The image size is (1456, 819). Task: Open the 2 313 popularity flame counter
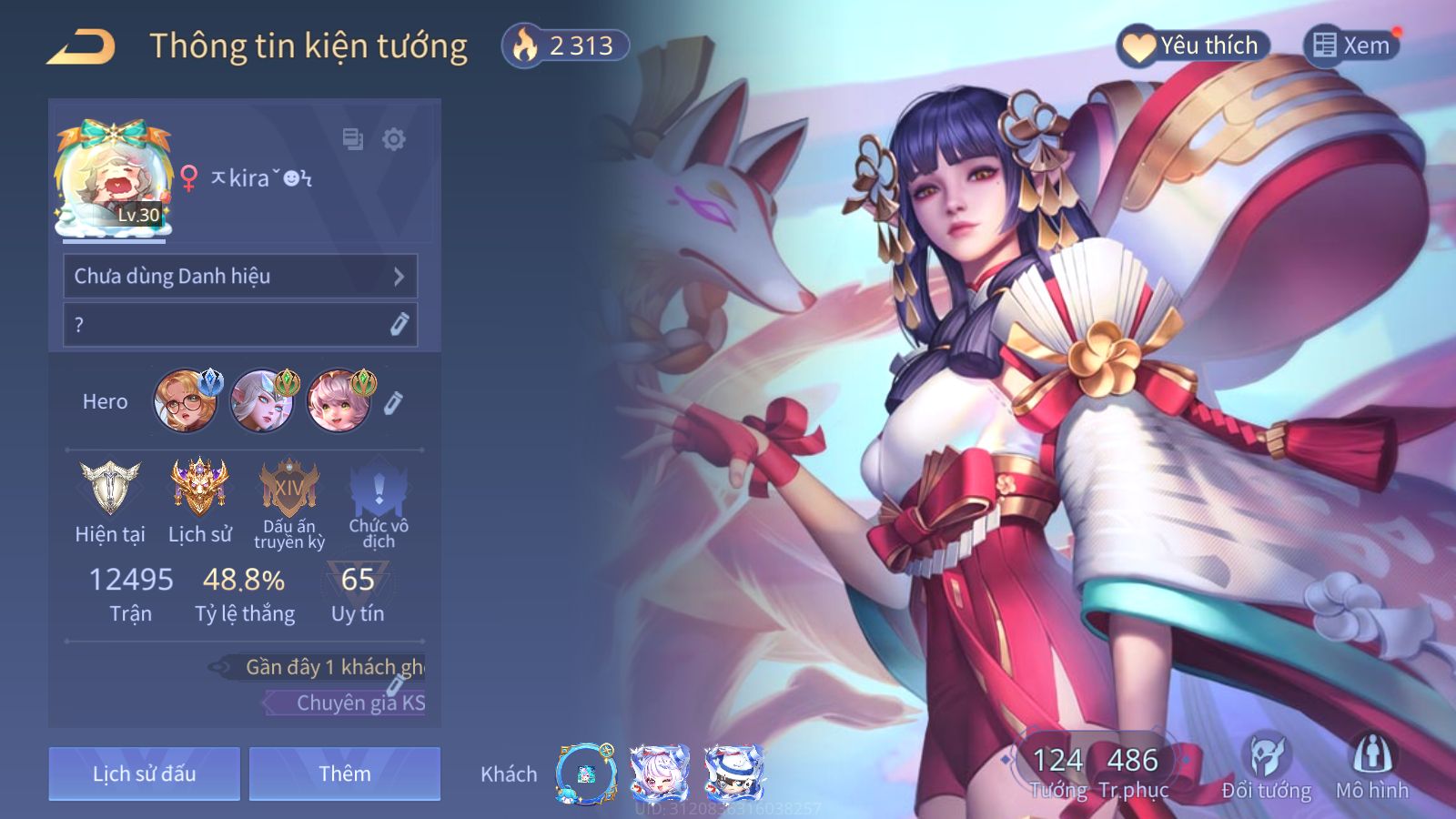565,45
